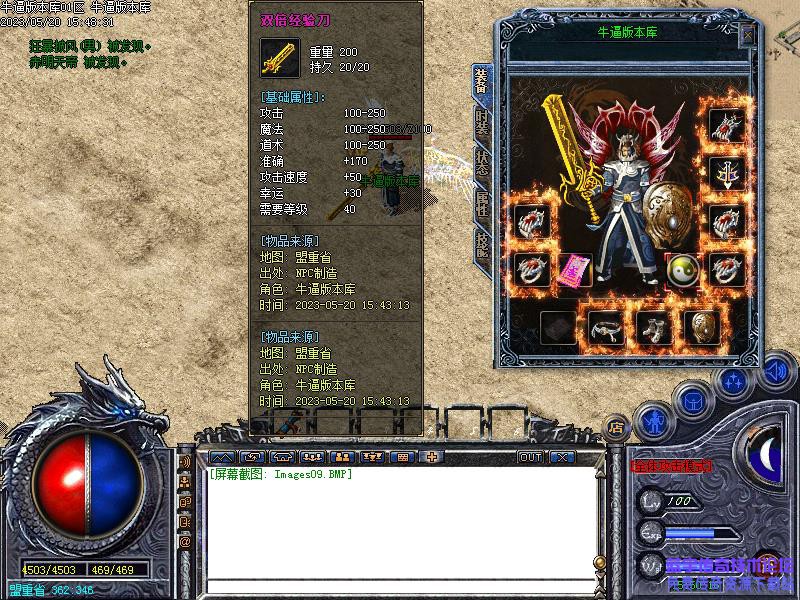Select the equipped belt slot

click(606, 327)
